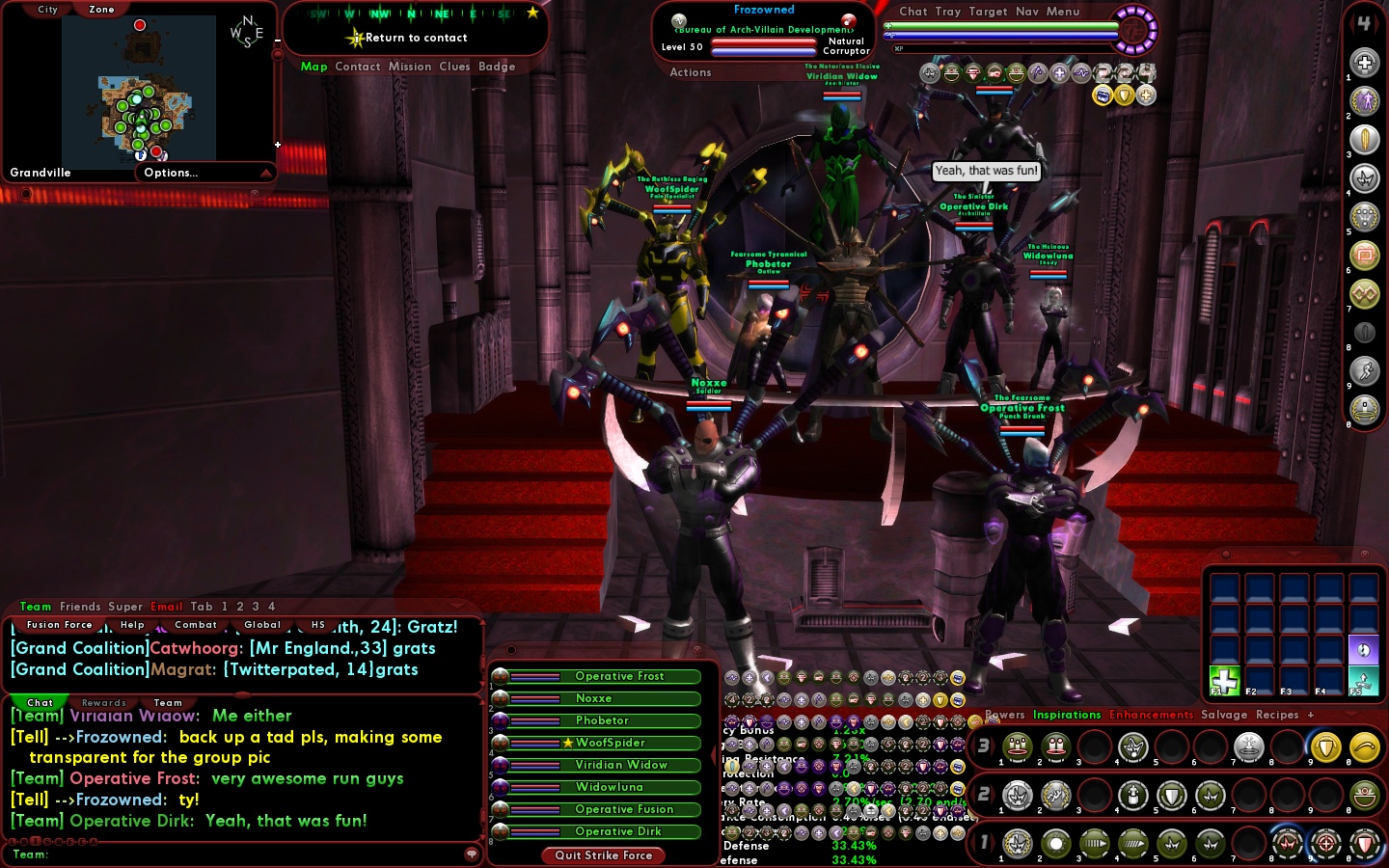This screenshot has height=868, width=1389.
Task: Open the Inspirations window
Action: coord(1067,715)
